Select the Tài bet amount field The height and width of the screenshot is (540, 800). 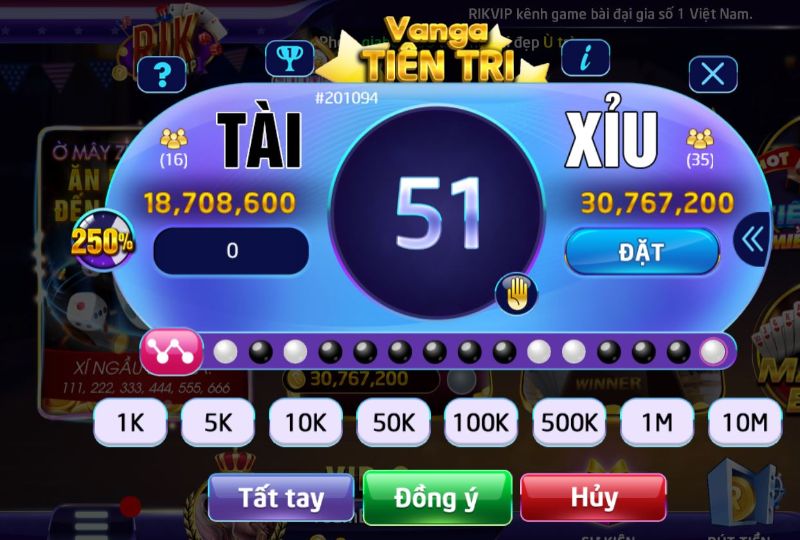231,251
